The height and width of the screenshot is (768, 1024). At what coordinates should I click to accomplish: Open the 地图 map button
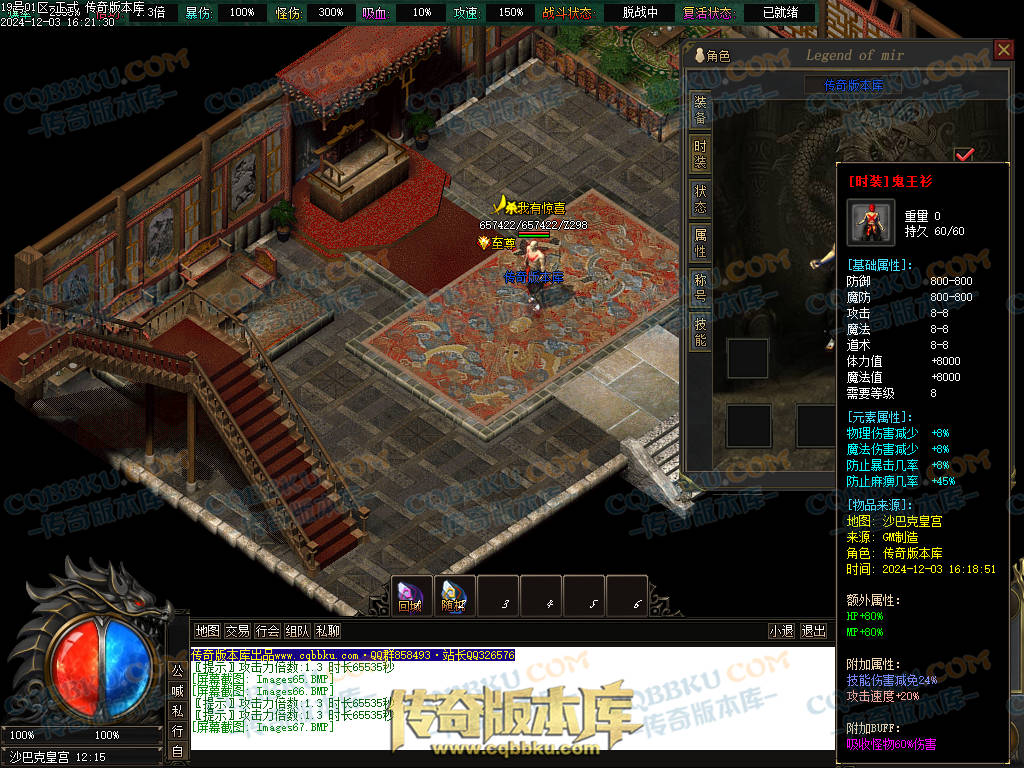(x=207, y=631)
